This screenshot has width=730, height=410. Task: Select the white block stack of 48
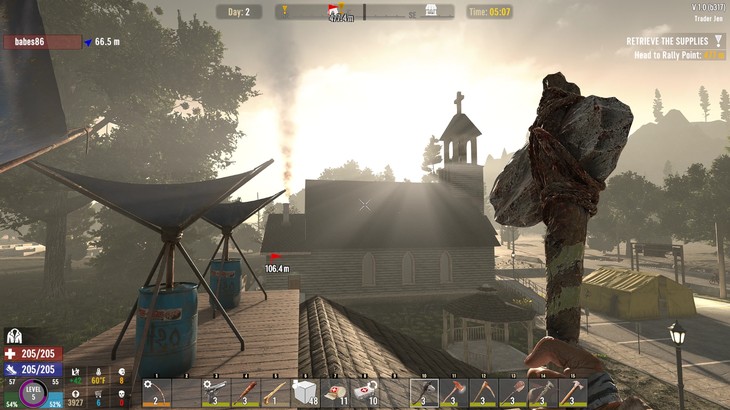305,391
